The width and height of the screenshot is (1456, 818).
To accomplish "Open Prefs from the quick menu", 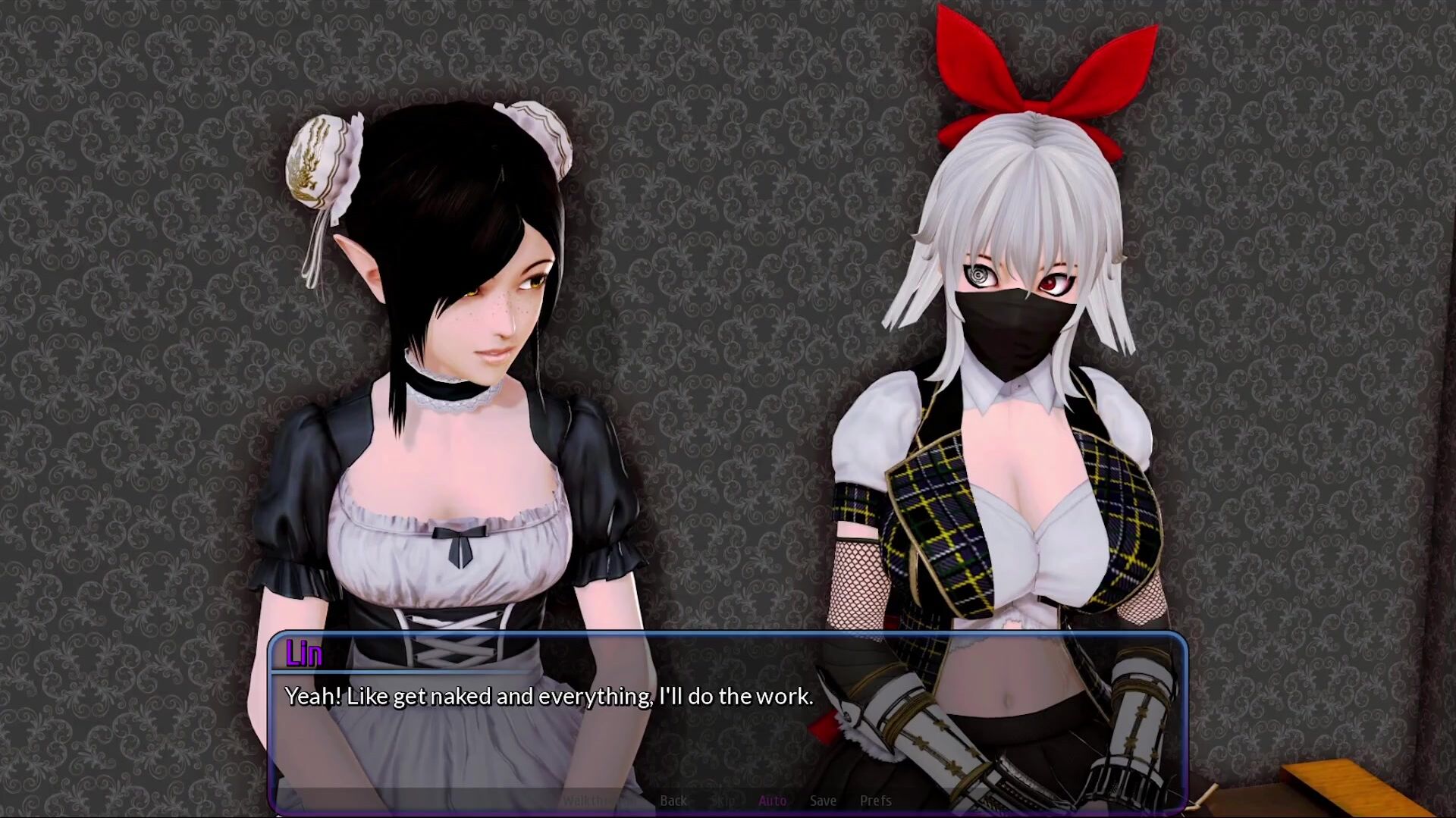I will click(x=875, y=801).
